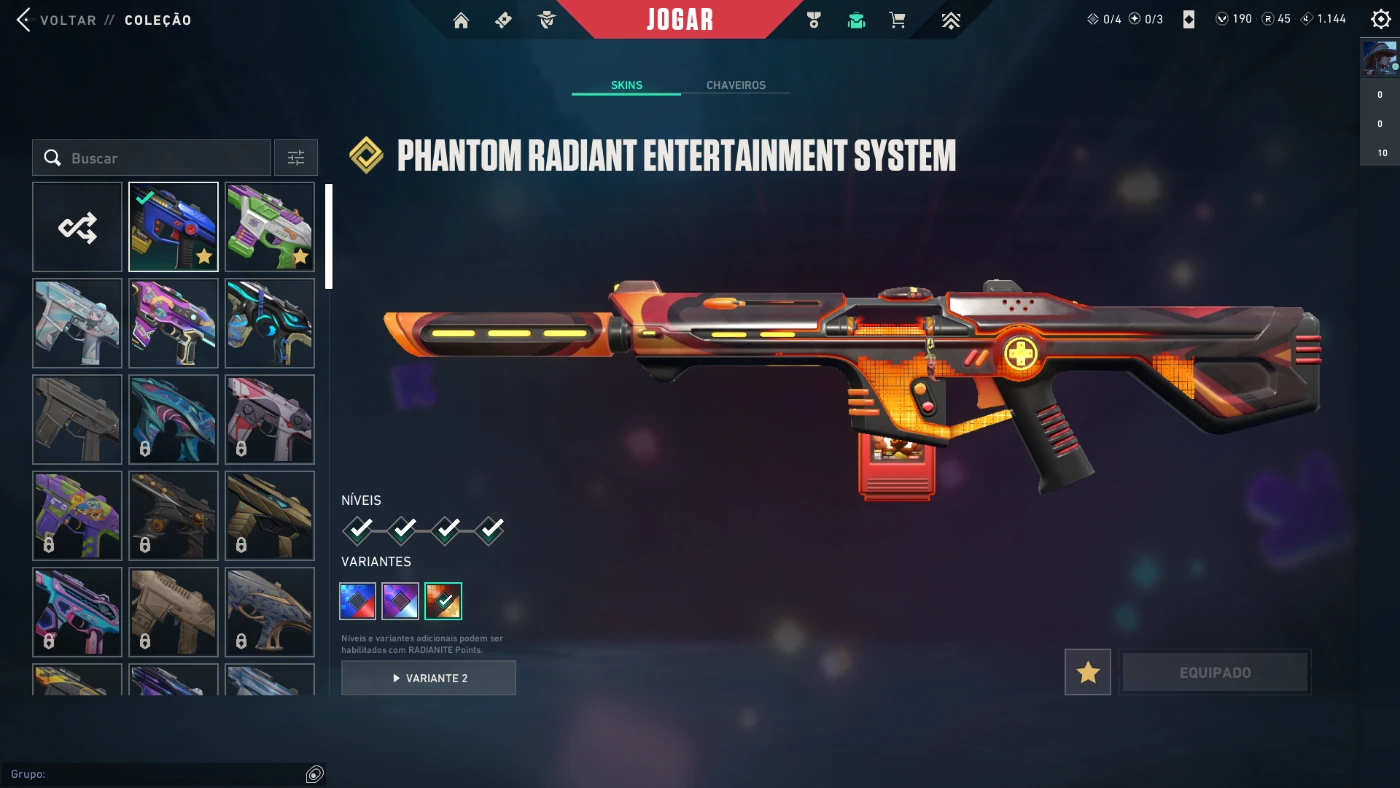Select the random skin shuffle tile
Screen dimensions: 1400x788
(x=77, y=227)
